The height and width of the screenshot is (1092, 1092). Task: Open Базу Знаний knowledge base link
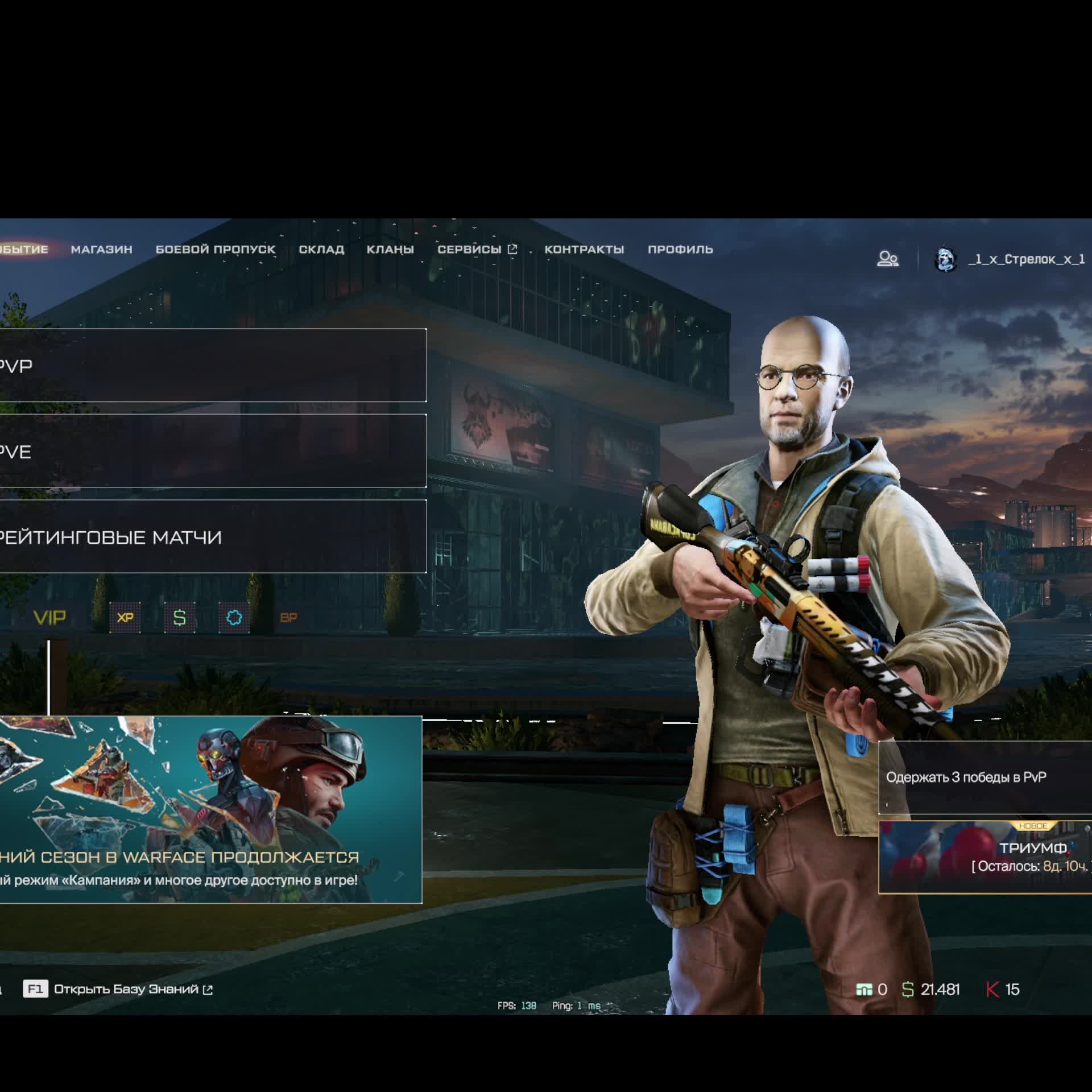[126, 989]
